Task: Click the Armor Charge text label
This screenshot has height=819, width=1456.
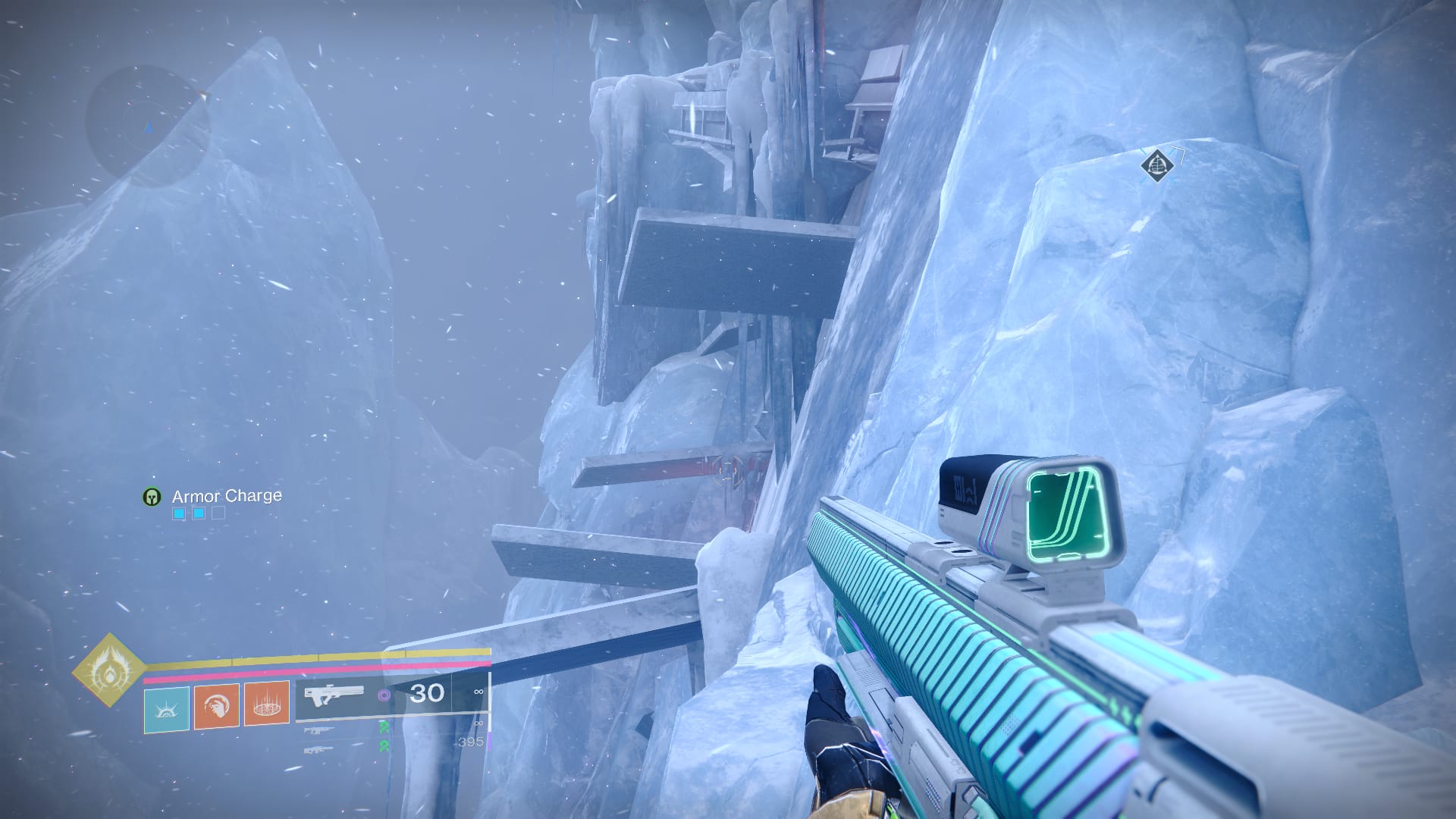Action: 225,496
